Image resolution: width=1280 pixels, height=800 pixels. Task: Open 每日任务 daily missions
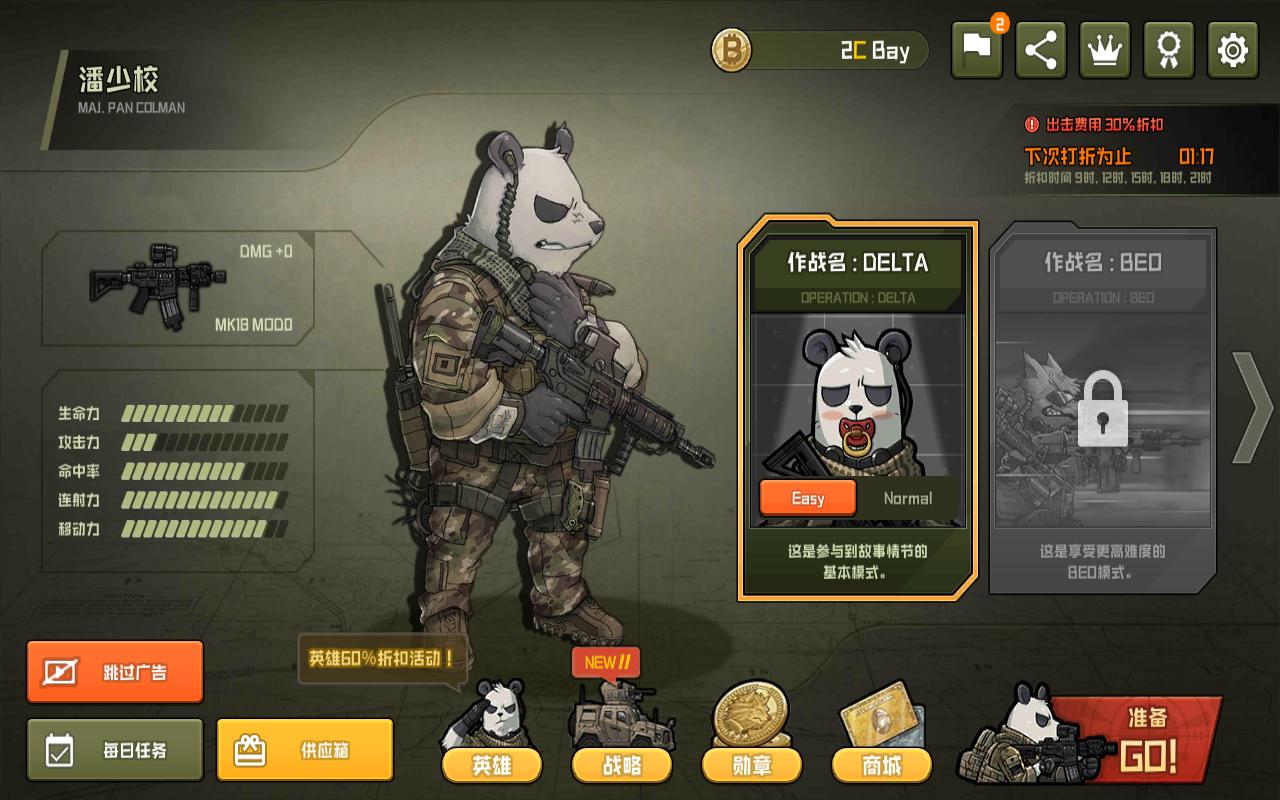click(x=115, y=750)
